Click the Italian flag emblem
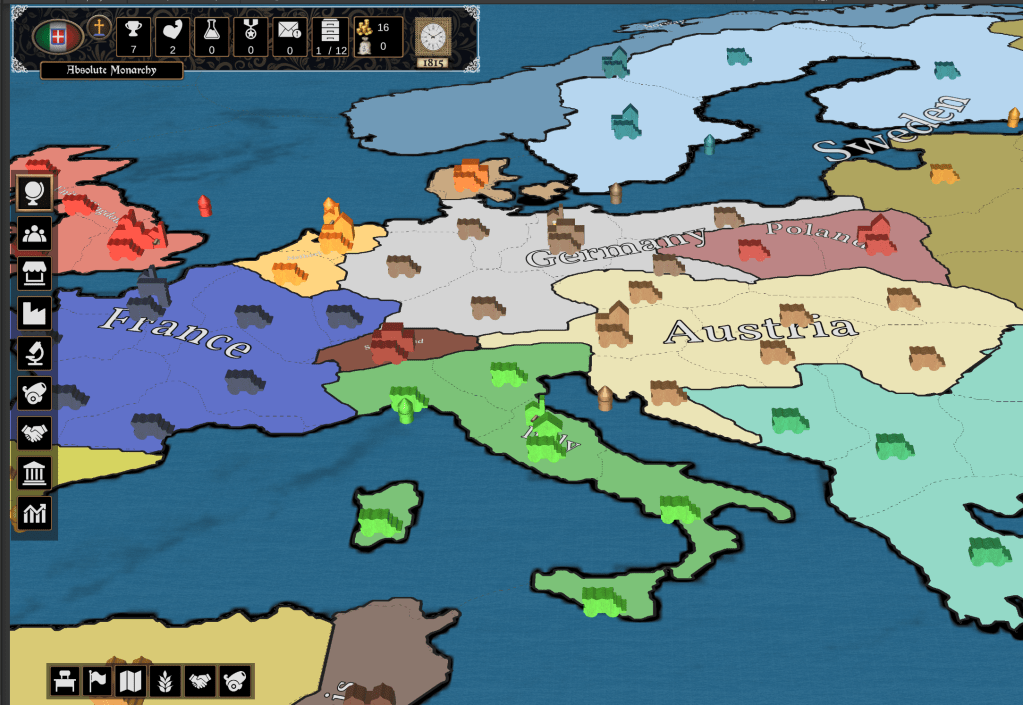This screenshot has width=1023, height=705. coord(58,37)
